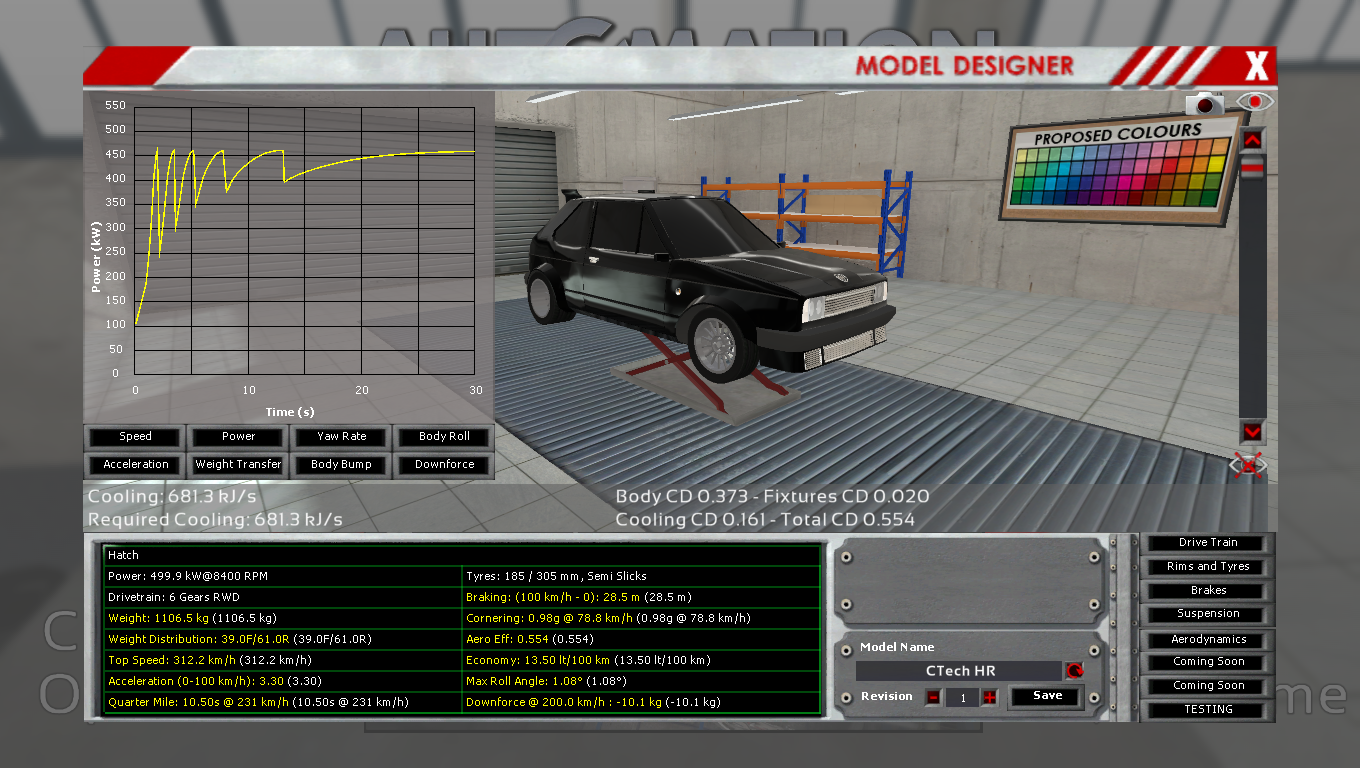Show the Yaw Rate graph
This screenshot has width=1360, height=768.
click(x=340, y=436)
